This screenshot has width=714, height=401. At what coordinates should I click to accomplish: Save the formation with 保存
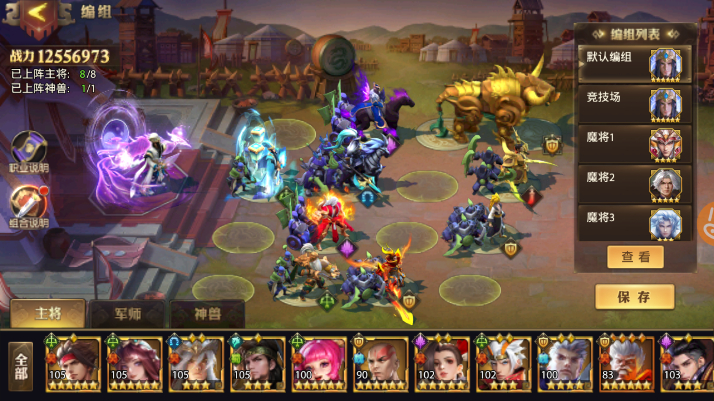point(634,297)
